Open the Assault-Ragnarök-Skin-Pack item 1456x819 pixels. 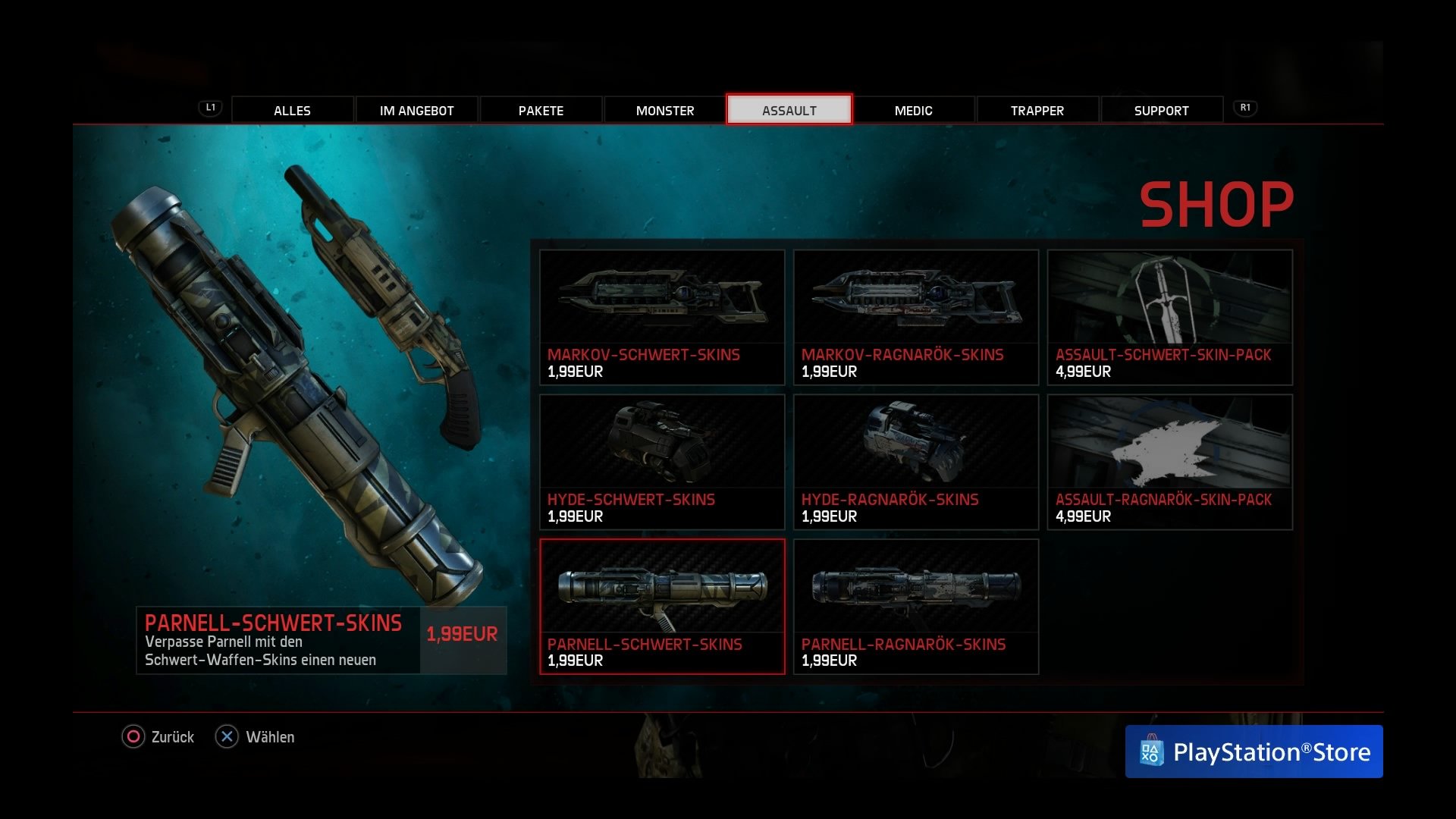(x=1169, y=463)
